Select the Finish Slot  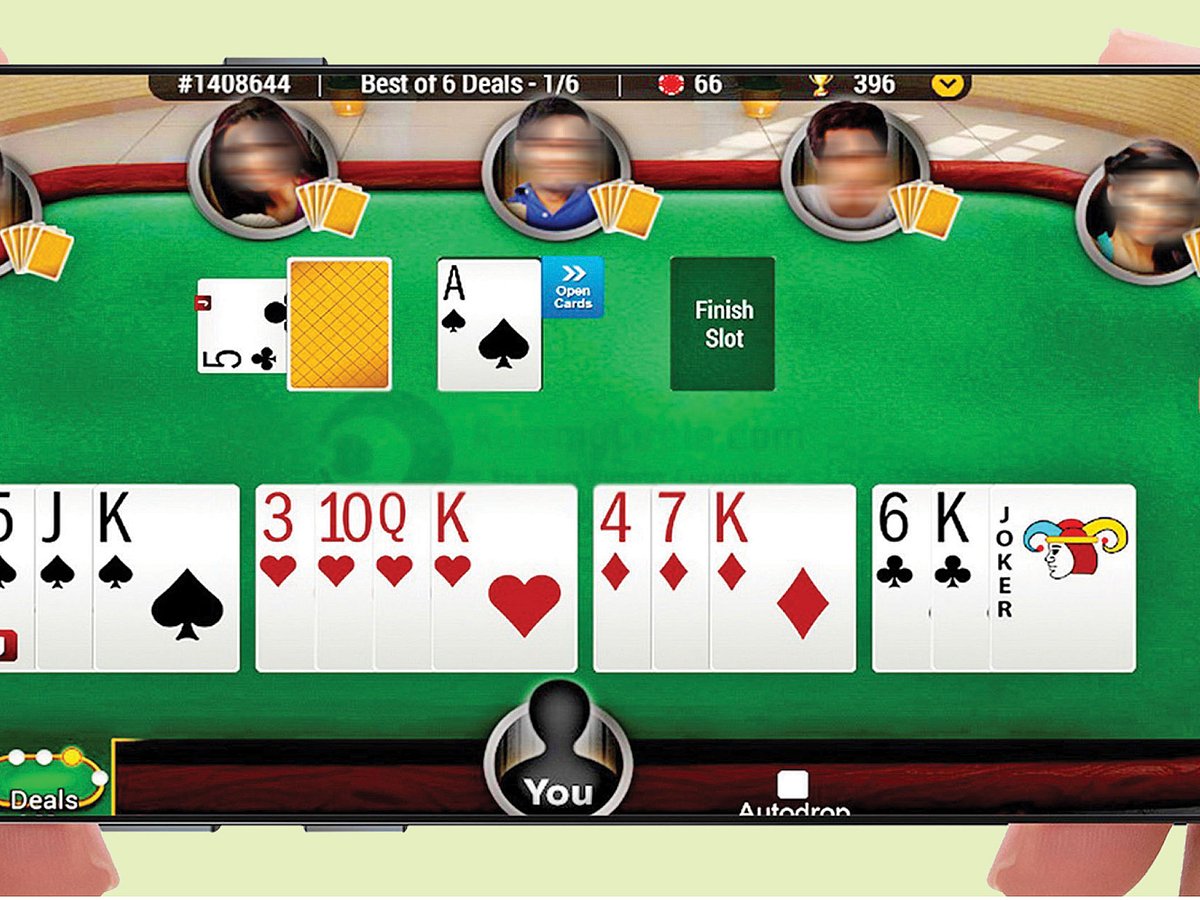click(x=722, y=323)
